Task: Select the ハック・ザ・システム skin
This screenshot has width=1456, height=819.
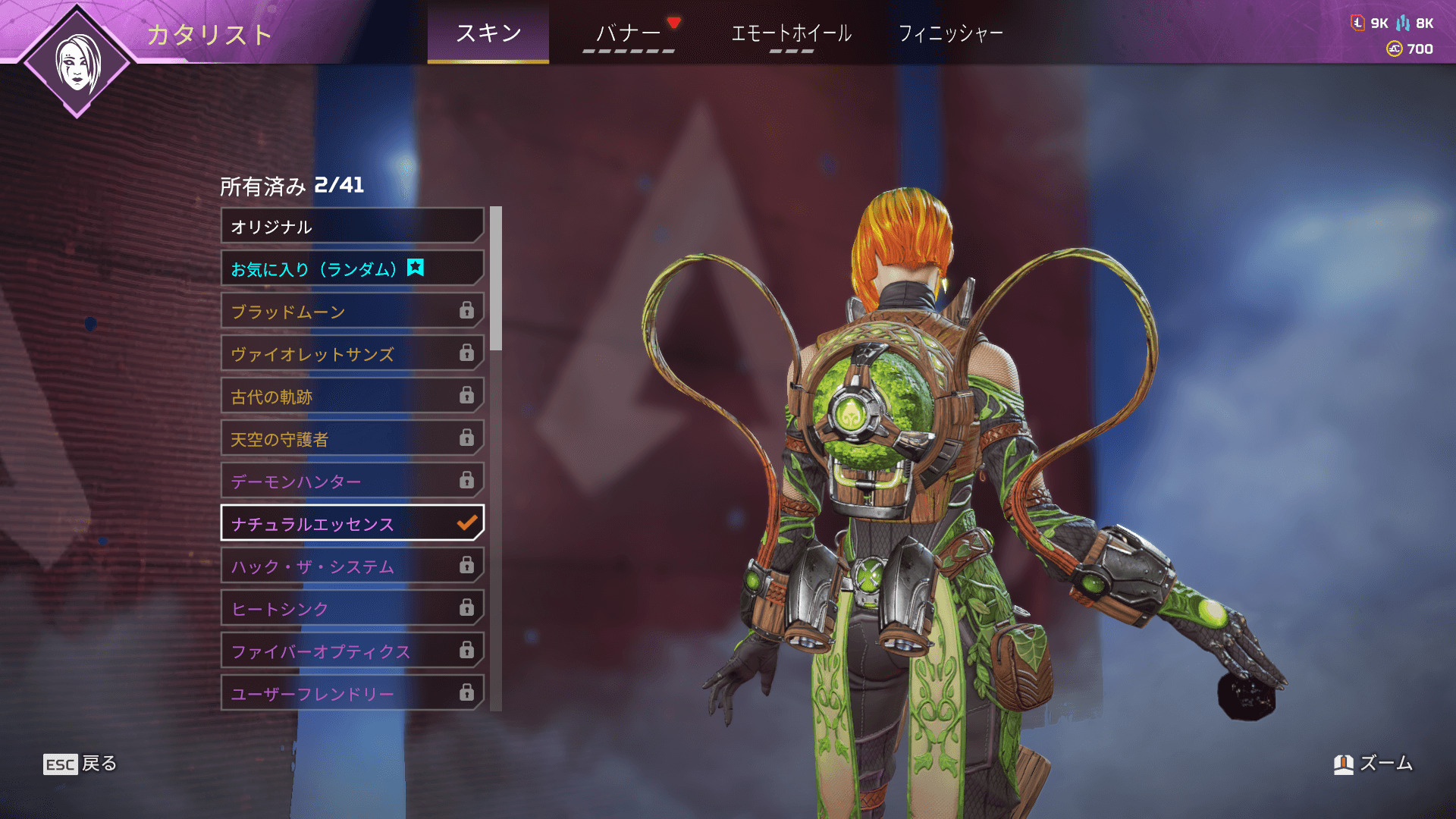Action: click(x=352, y=566)
